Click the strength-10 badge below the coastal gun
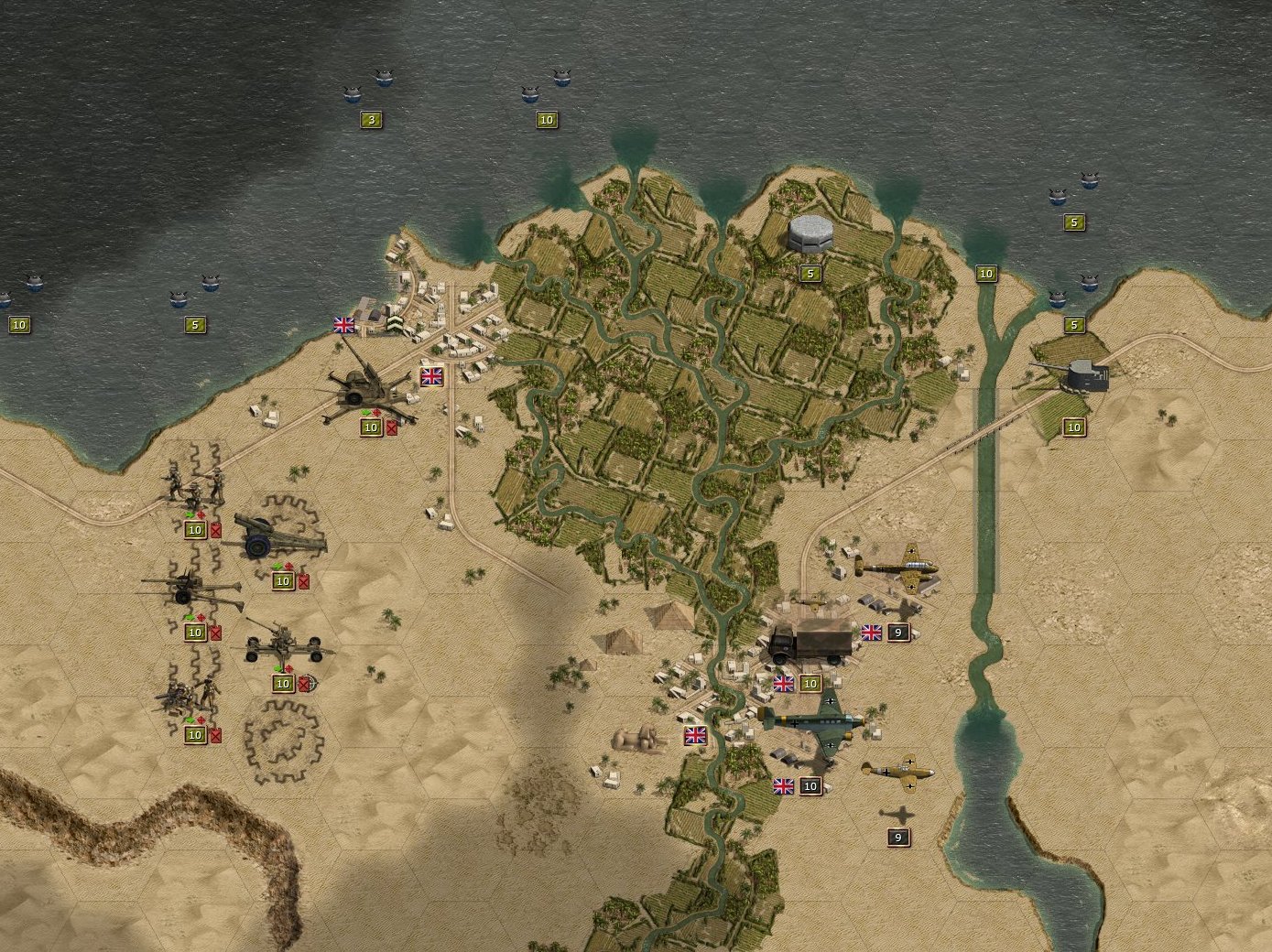The width and height of the screenshot is (1272, 952). pos(1073,427)
